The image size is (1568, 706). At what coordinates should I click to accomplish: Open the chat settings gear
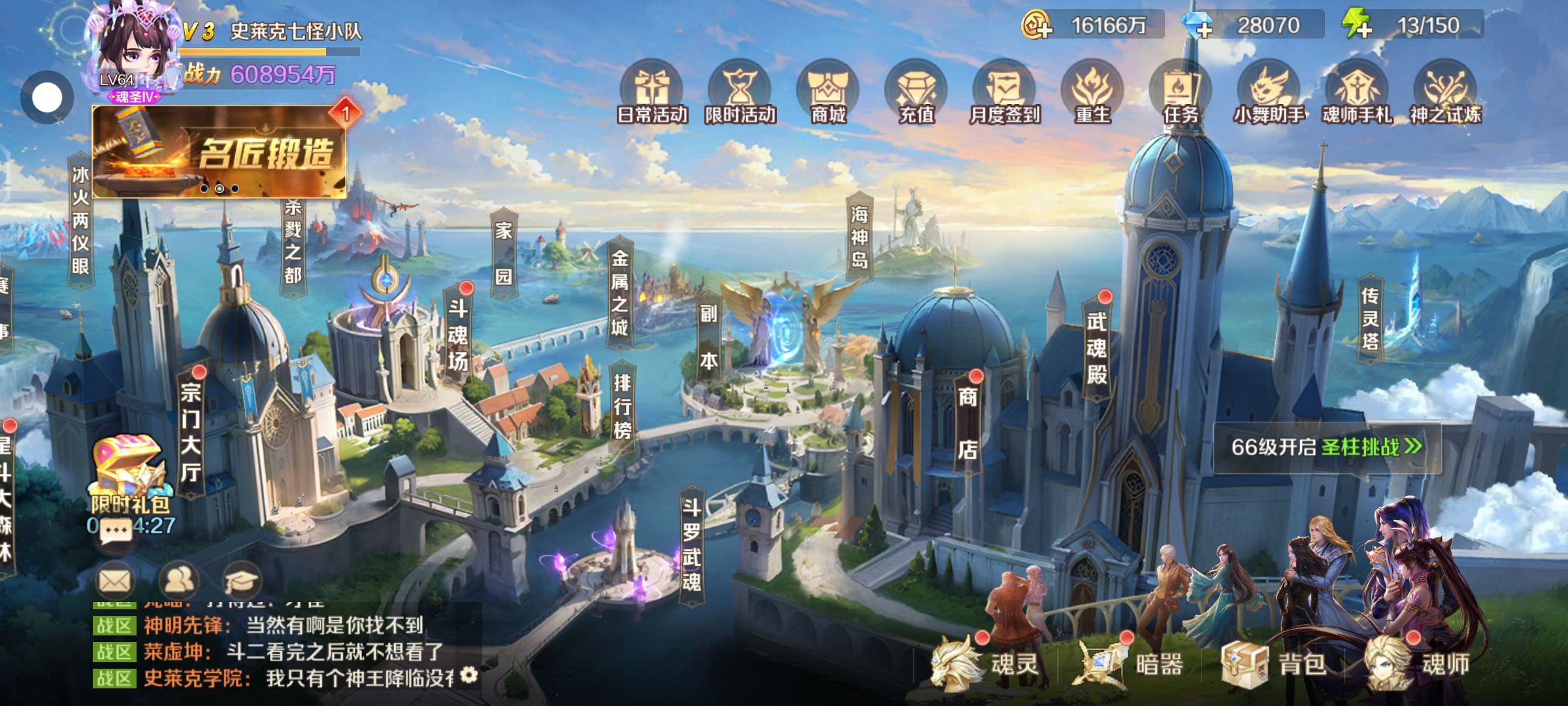469,675
